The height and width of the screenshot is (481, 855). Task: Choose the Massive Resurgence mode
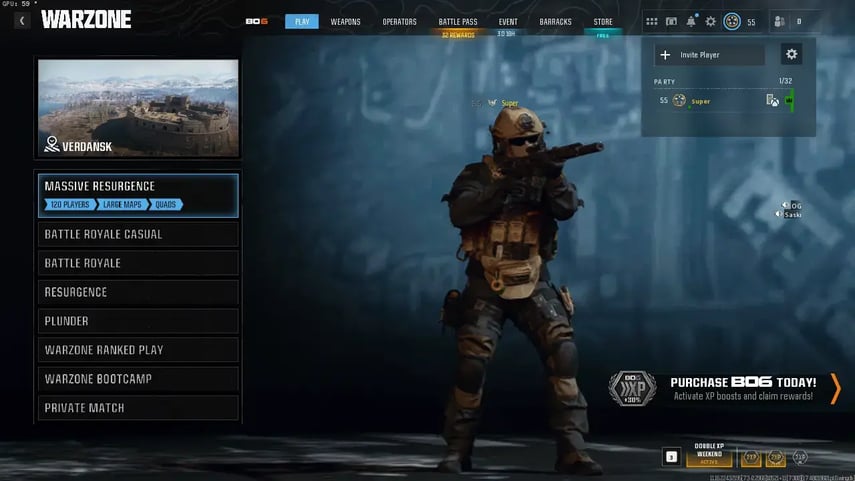click(138, 195)
